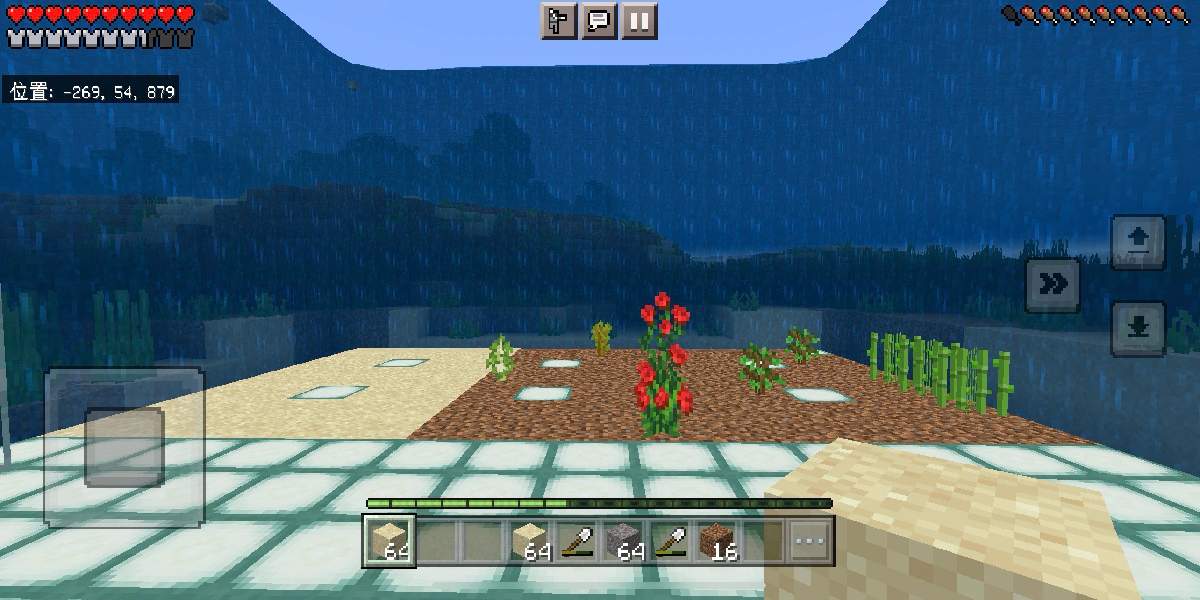The height and width of the screenshot is (600, 1200).
Task: Open the chat window
Action: click(x=599, y=21)
